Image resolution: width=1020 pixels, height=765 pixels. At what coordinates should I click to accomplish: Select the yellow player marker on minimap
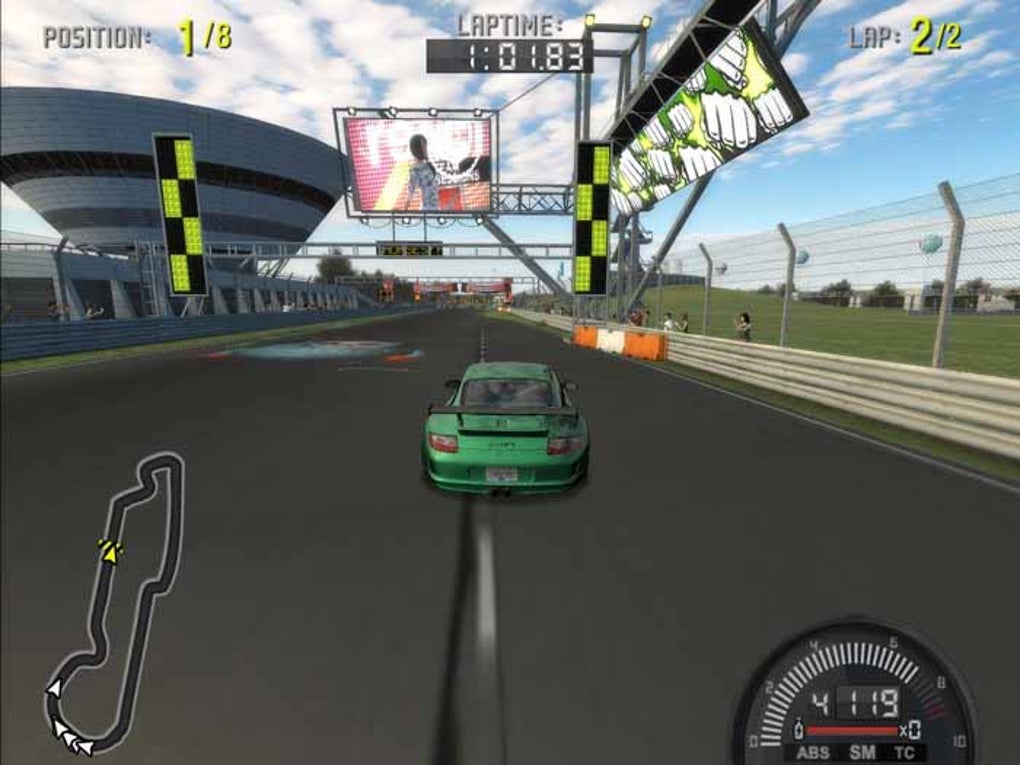pos(110,550)
